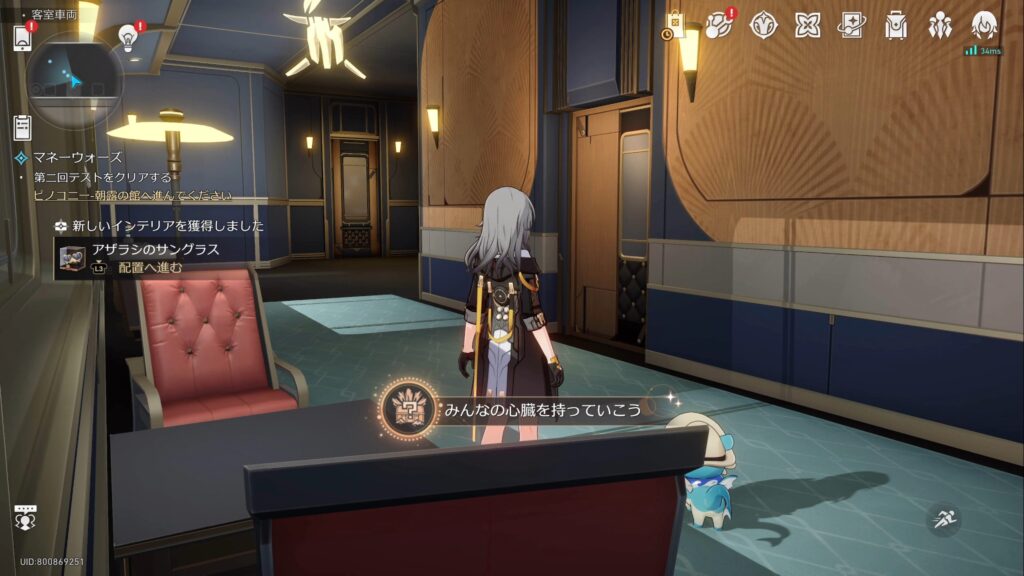The height and width of the screenshot is (576, 1024).
Task: Open the phone menu icon
Action: [22, 38]
